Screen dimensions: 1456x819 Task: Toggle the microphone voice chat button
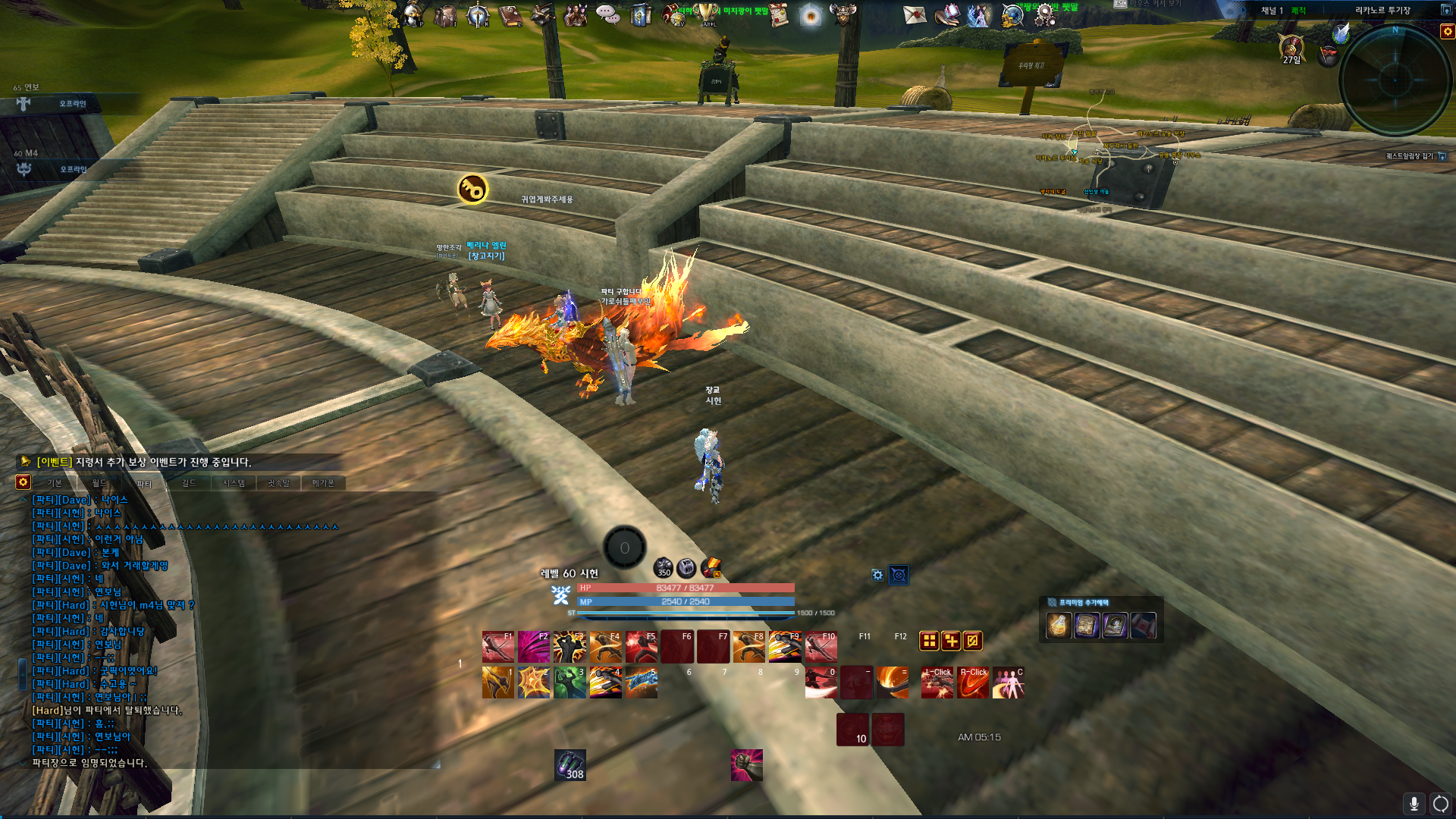(x=1414, y=804)
